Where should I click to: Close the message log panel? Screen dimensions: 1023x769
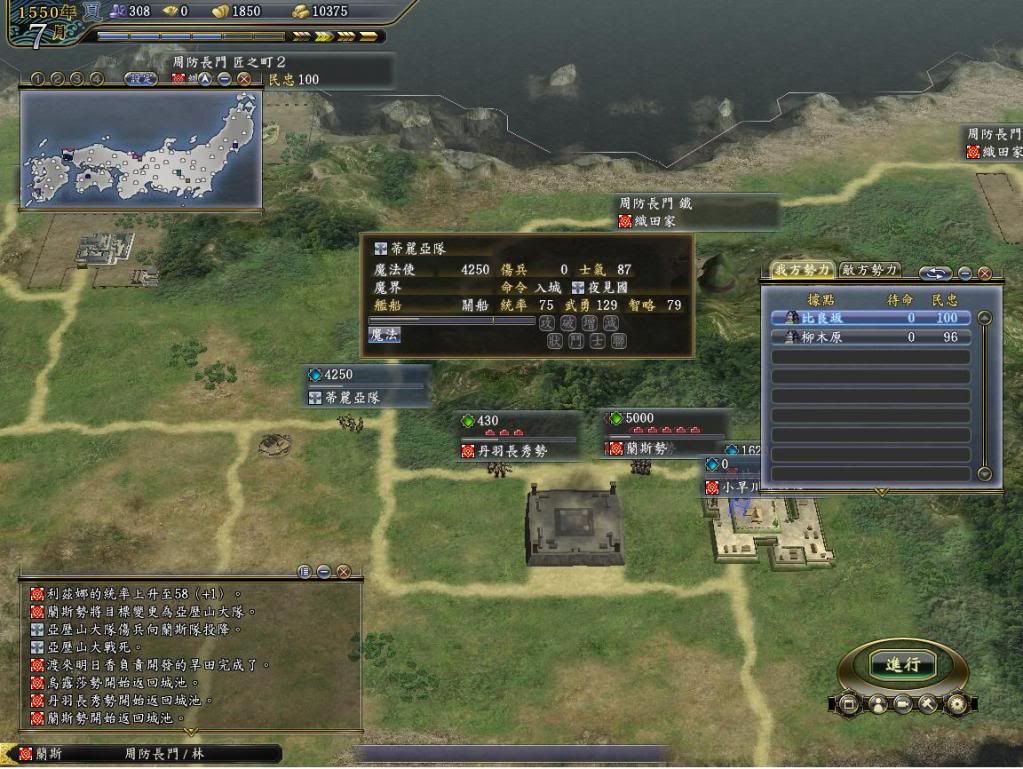(343, 572)
